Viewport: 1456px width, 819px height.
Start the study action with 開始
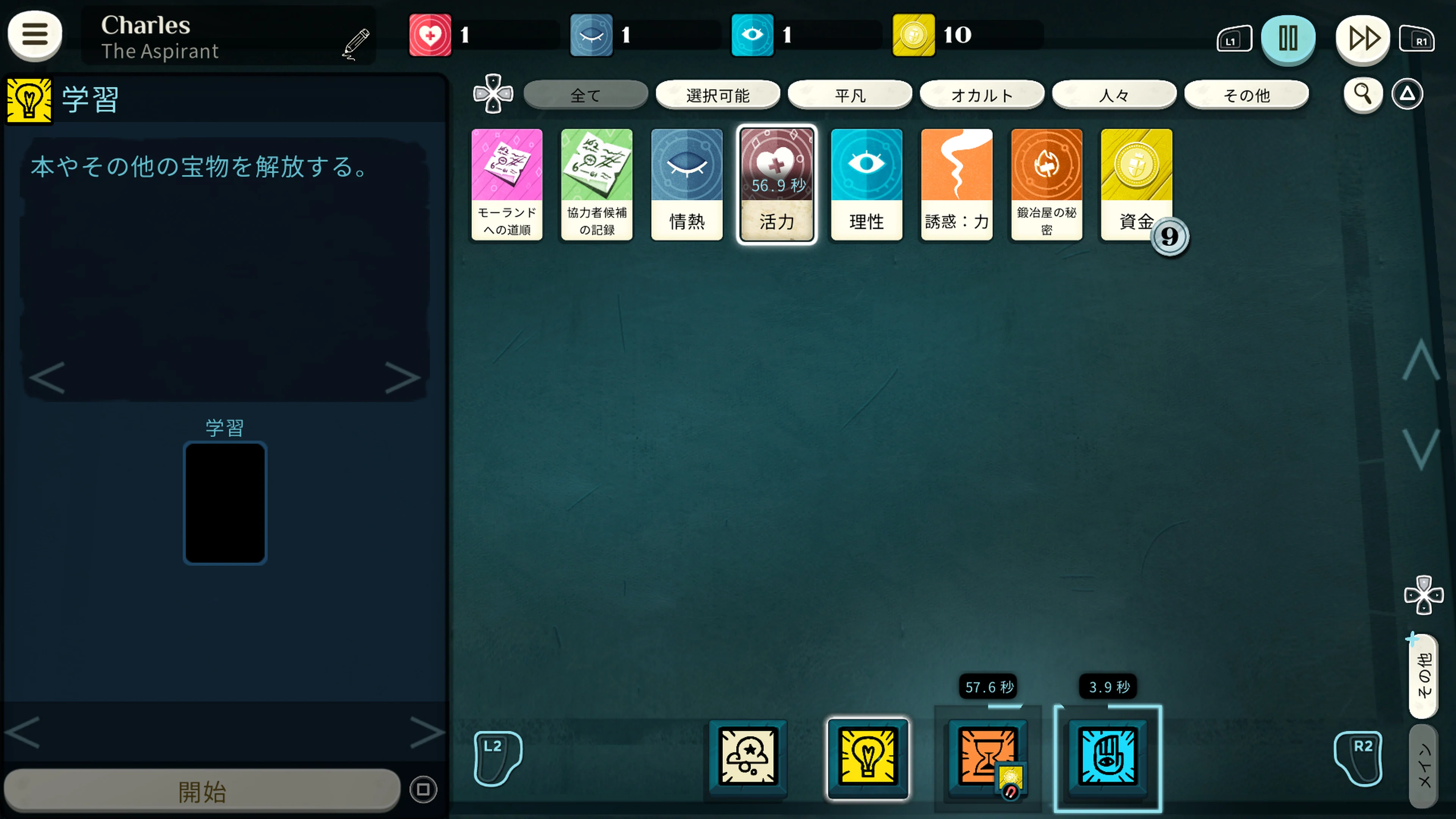pyautogui.click(x=202, y=790)
